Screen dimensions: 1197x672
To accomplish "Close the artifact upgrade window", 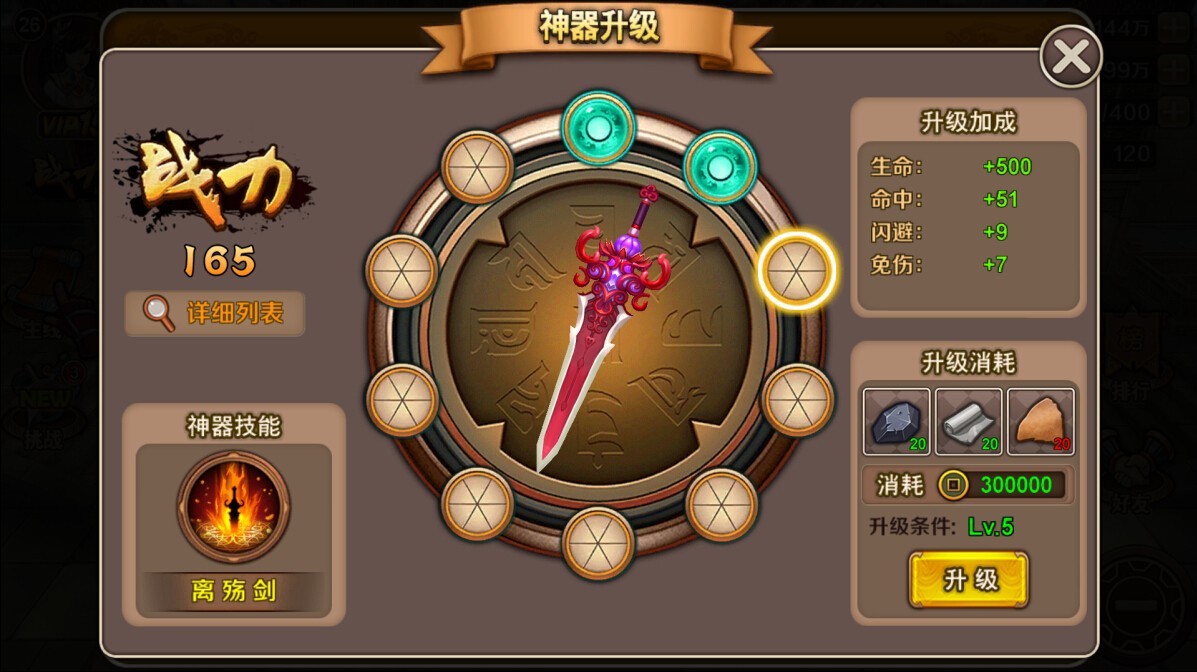I will click(x=1071, y=57).
